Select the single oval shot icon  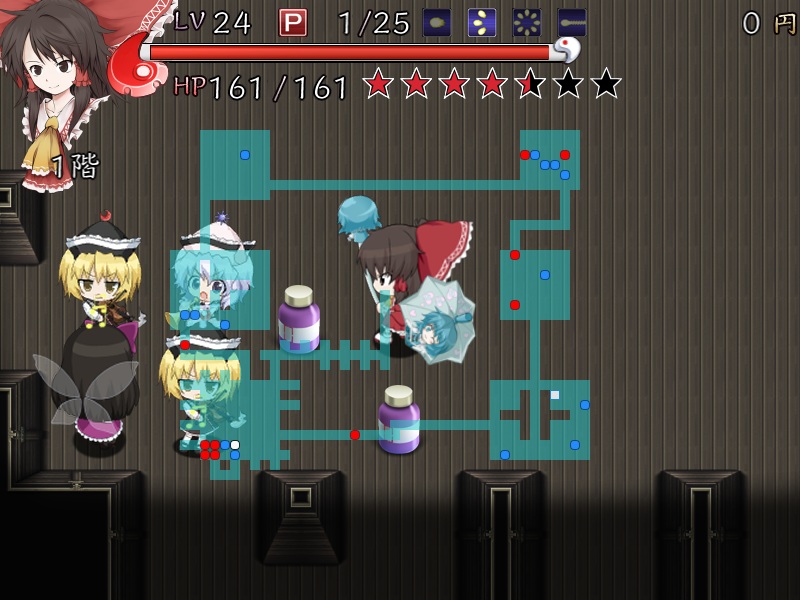point(437,22)
